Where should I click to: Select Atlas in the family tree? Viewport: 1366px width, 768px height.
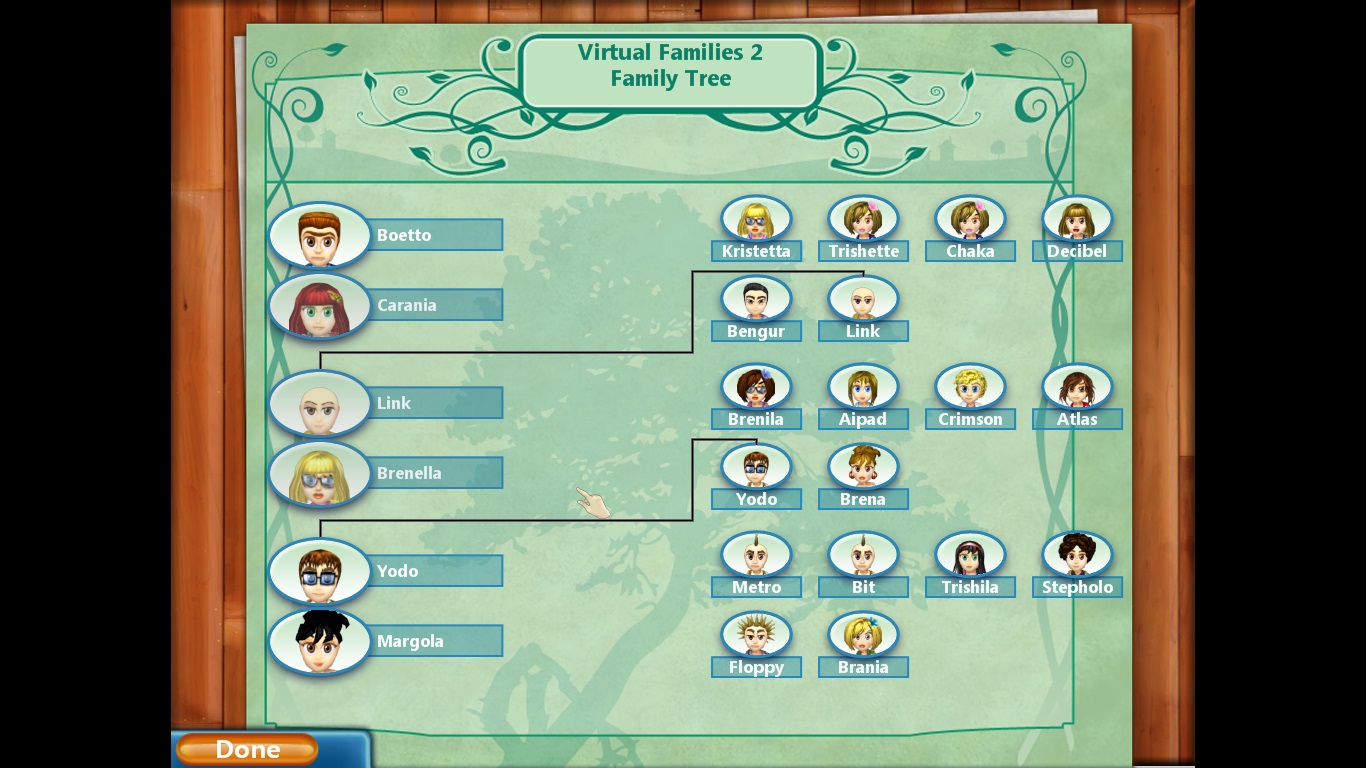[x=1077, y=387]
